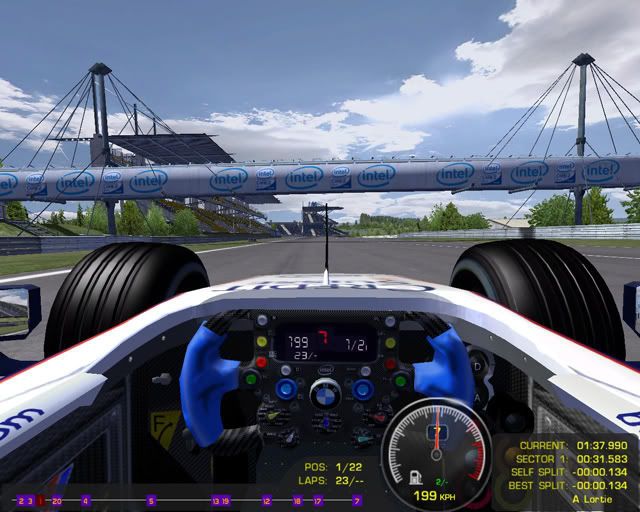Click car 20 marker on the track bar
Viewport: 640px width, 512px height.
coord(56,500)
